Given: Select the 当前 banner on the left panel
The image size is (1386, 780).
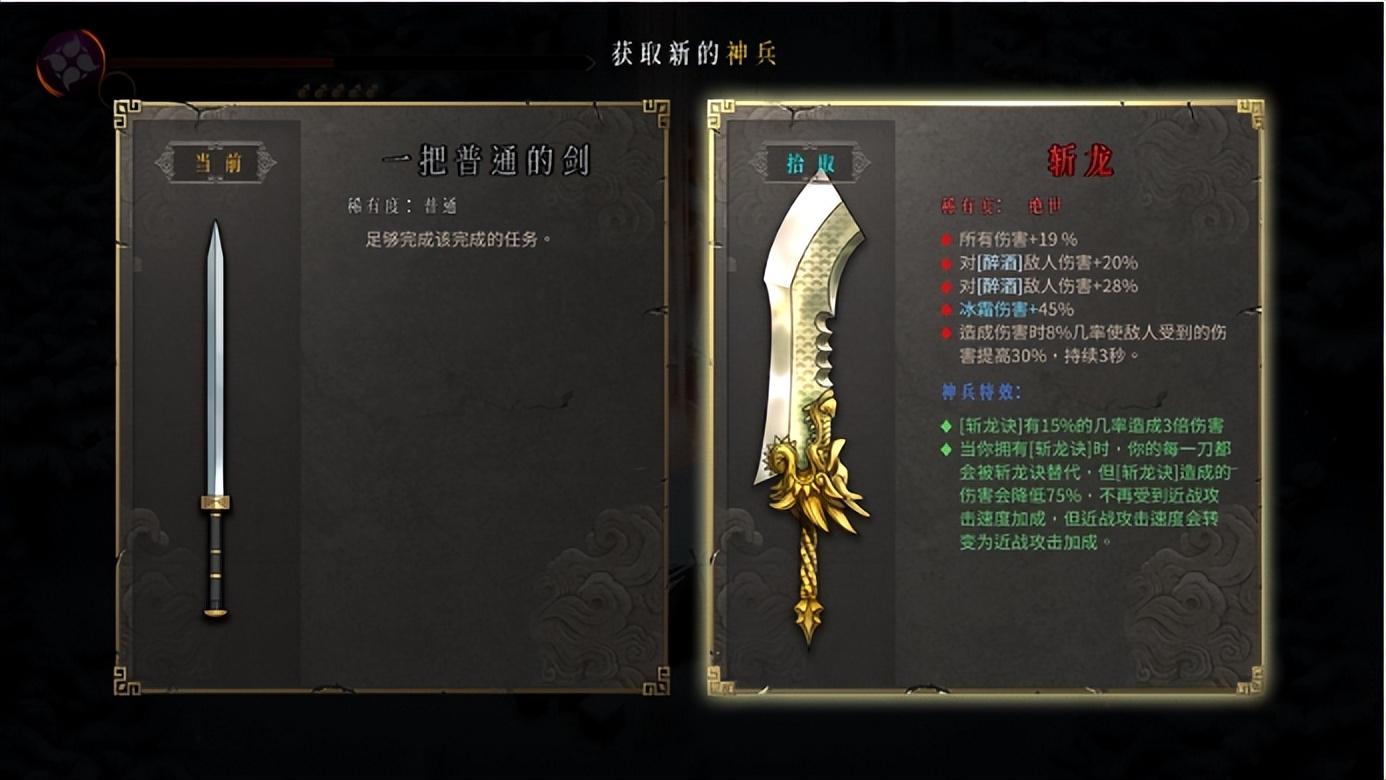Looking at the screenshot, I should click(x=216, y=165).
